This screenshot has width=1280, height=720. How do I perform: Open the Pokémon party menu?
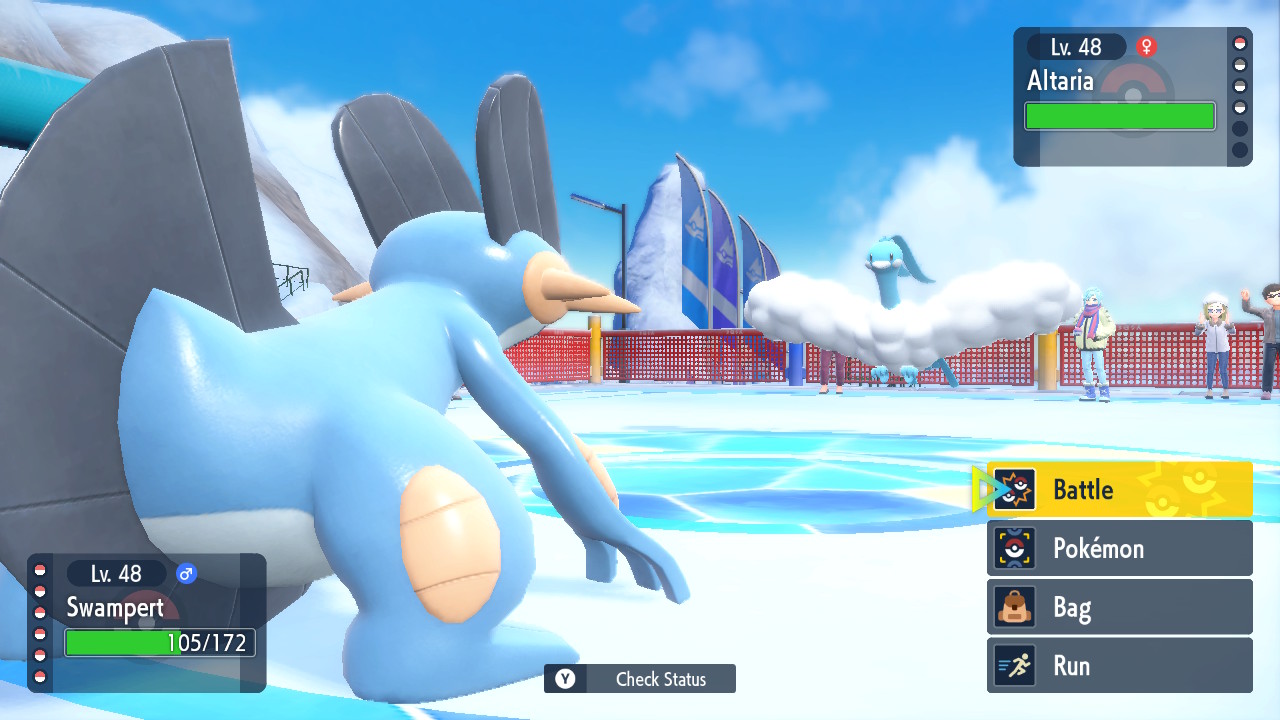point(1119,548)
